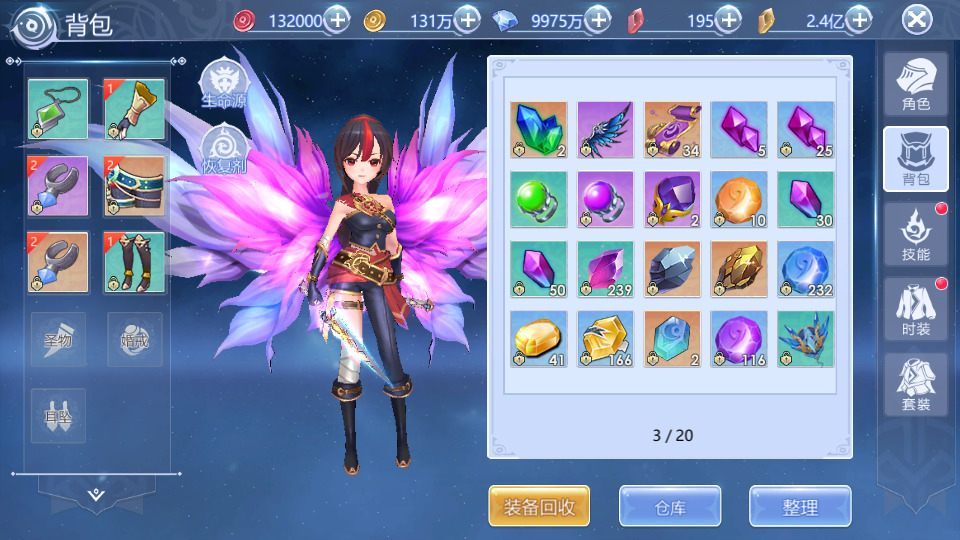Open the 套装 set tab
Screen dimensions: 960x540
pos(915,385)
